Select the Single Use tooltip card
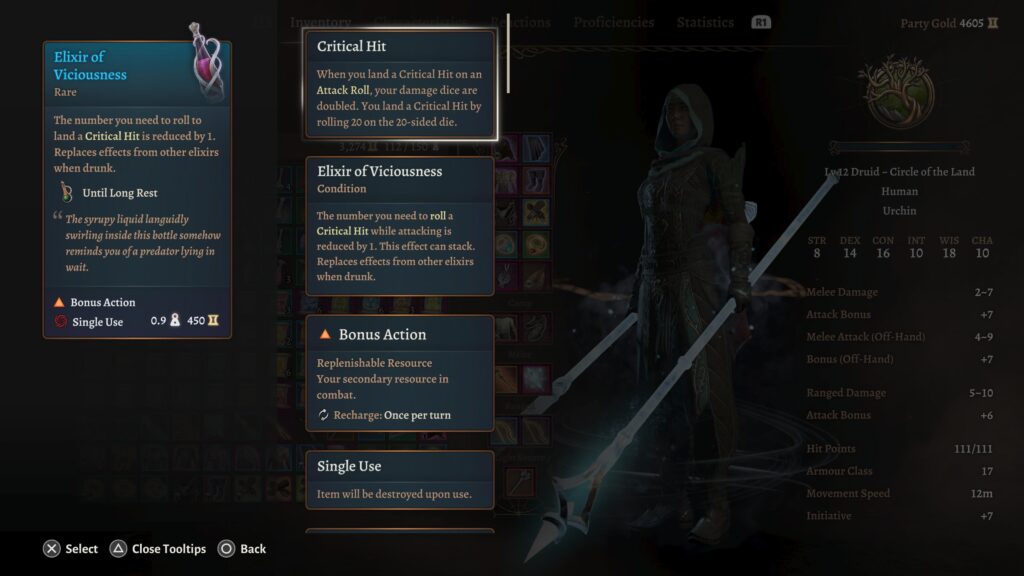The image size is (1024, 576). click(x=399, y=478)
